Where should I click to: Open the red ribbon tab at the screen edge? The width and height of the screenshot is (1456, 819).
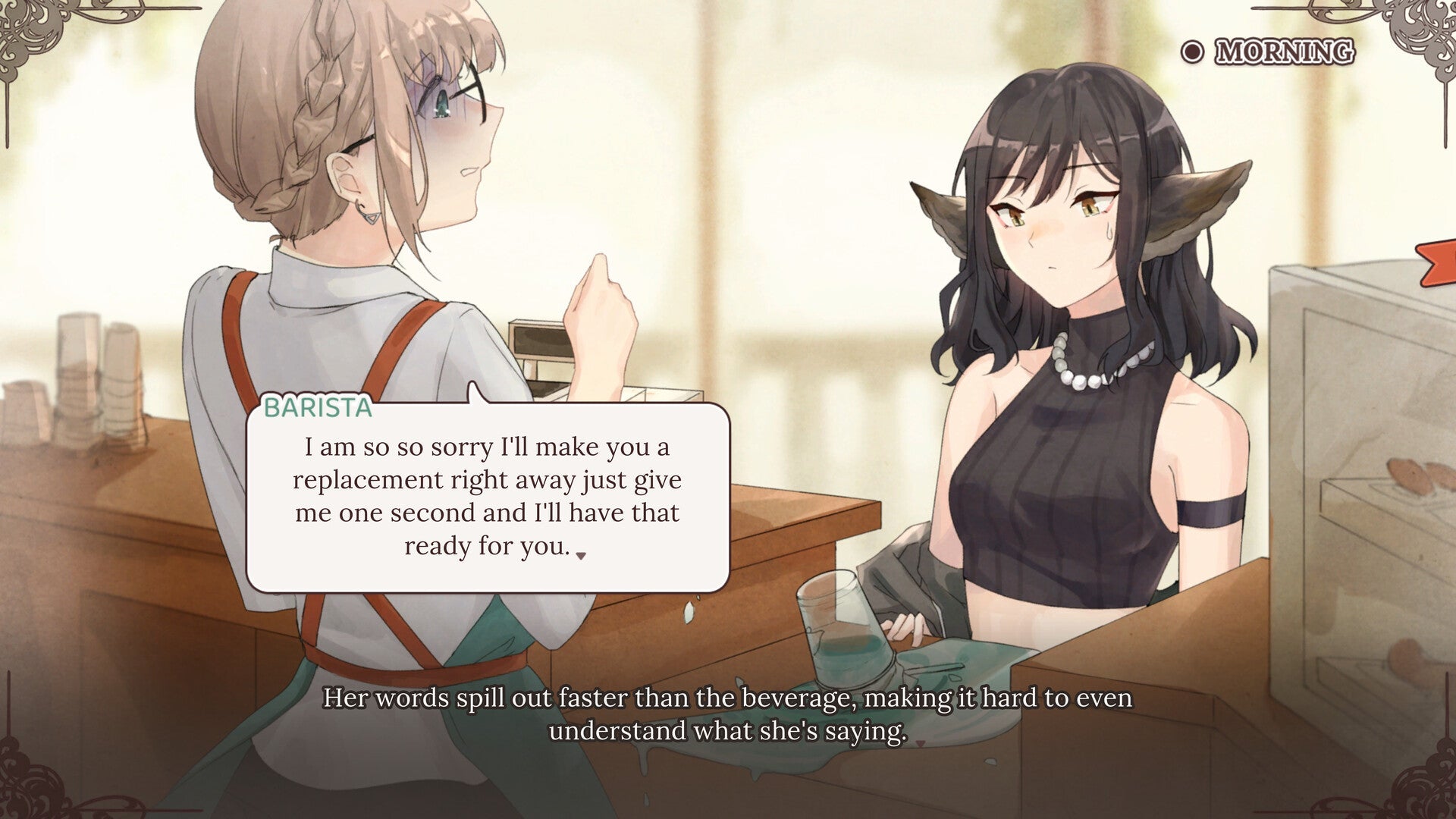[x=1438, y=262]
